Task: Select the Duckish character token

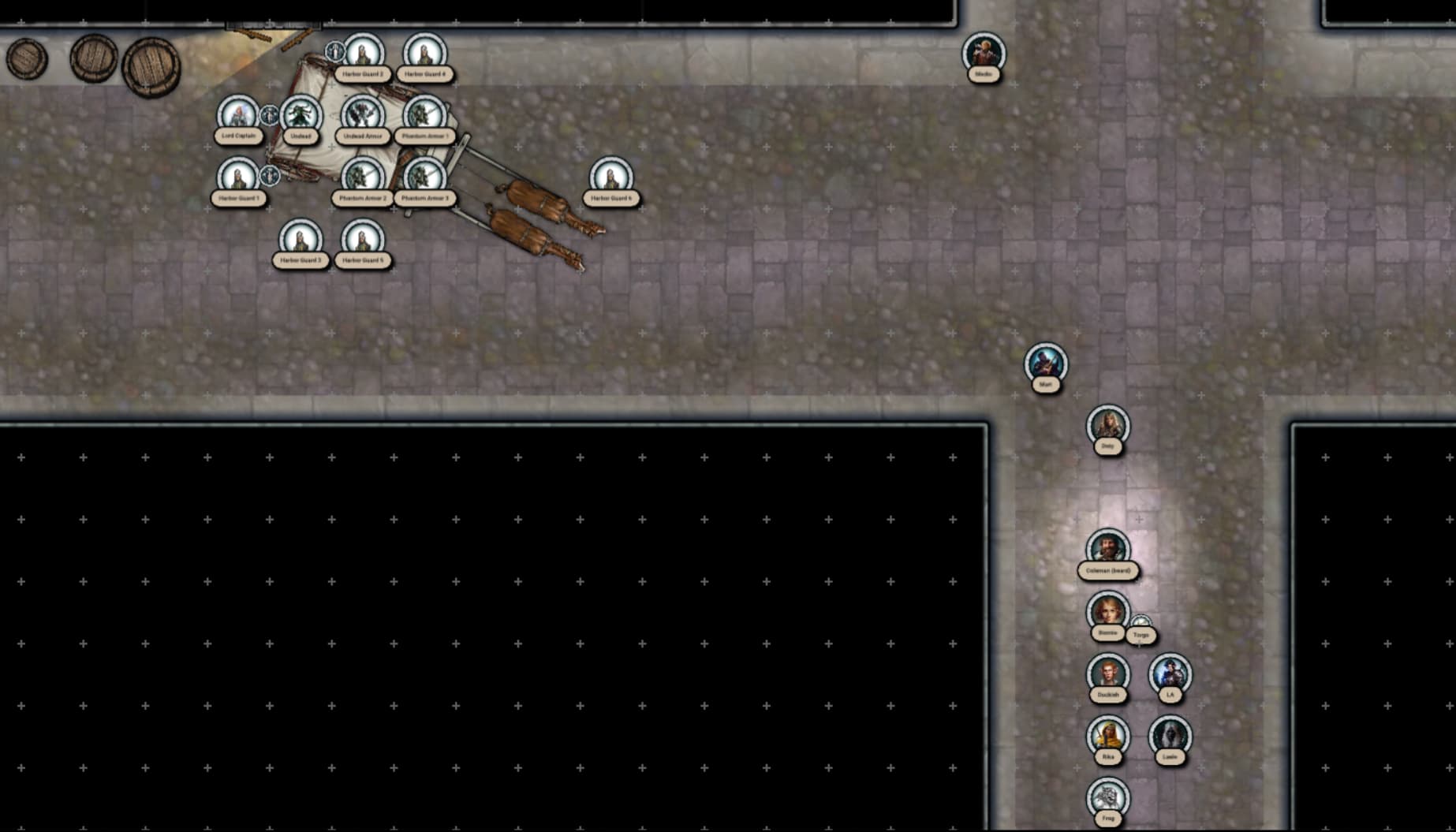Action: pyautogui.click(x=1107, y=673)
